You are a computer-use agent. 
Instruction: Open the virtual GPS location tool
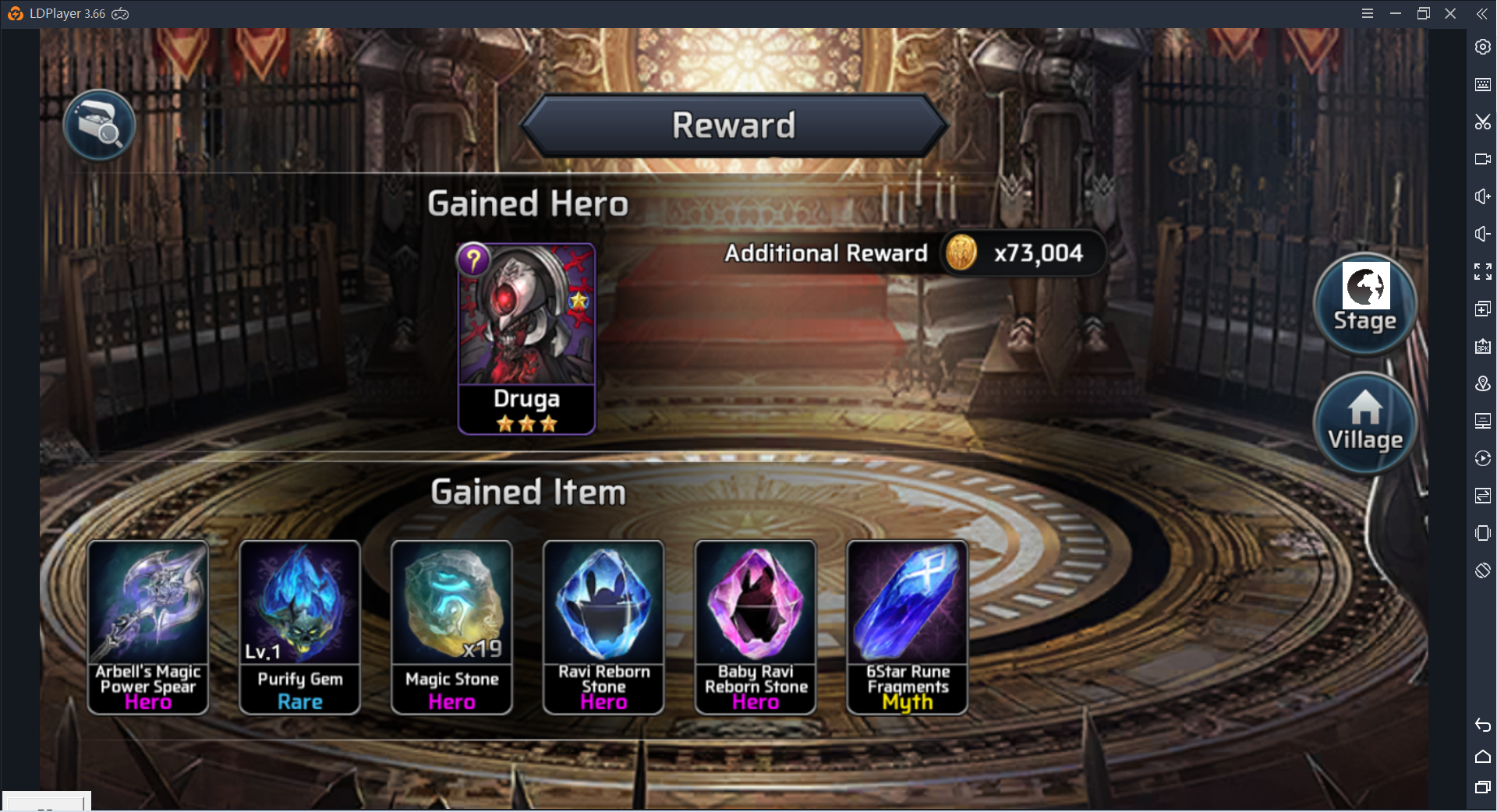[x=1482, y=383]
